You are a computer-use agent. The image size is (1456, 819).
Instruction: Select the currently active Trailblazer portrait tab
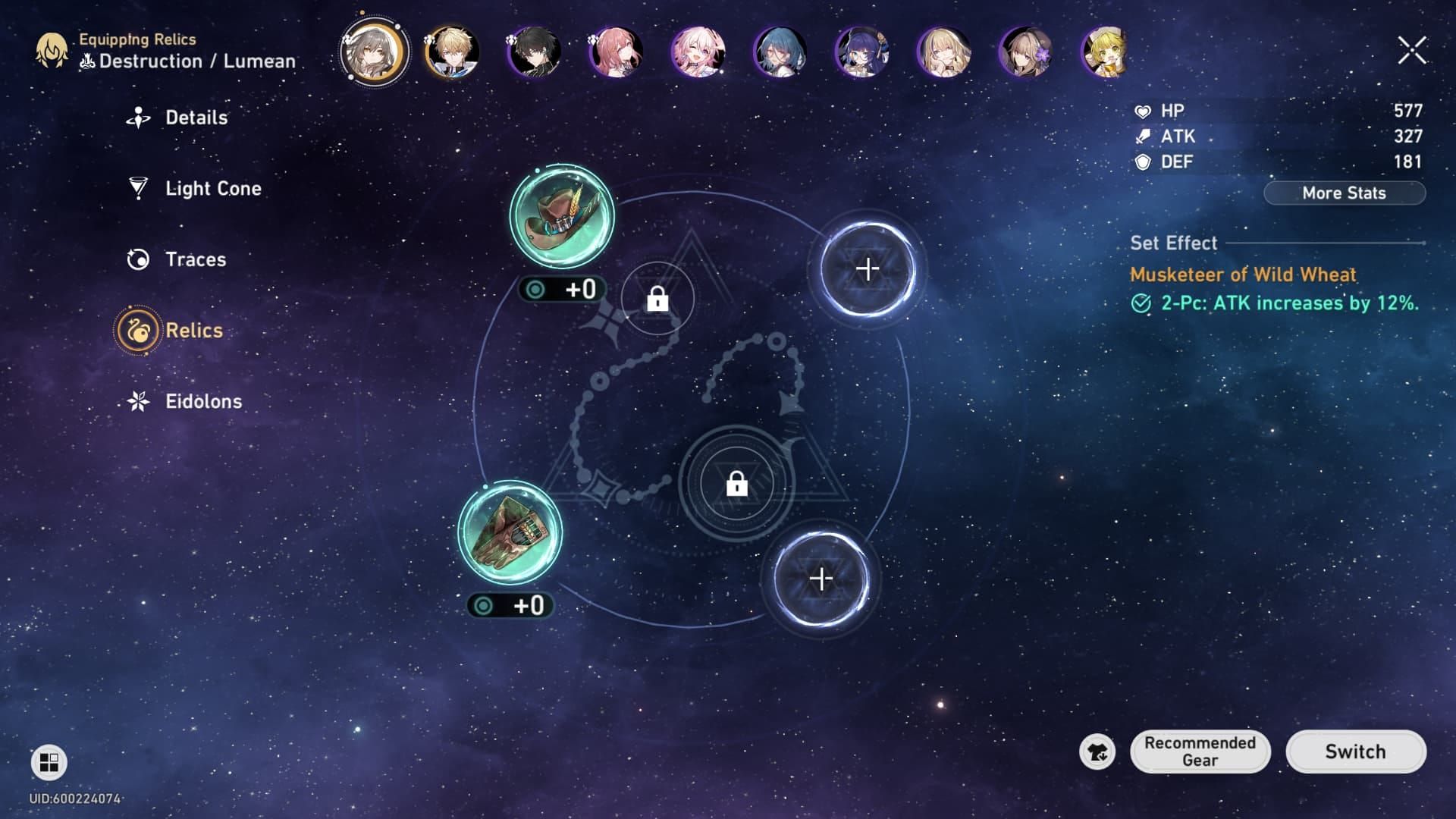click(x=373, y=52)
